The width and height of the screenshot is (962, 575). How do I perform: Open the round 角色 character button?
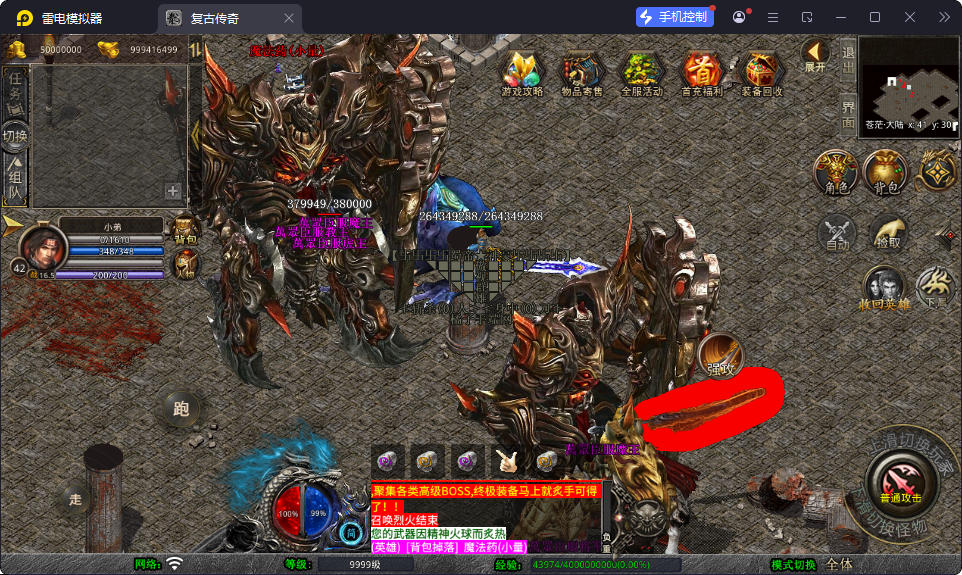pos(836,171)
